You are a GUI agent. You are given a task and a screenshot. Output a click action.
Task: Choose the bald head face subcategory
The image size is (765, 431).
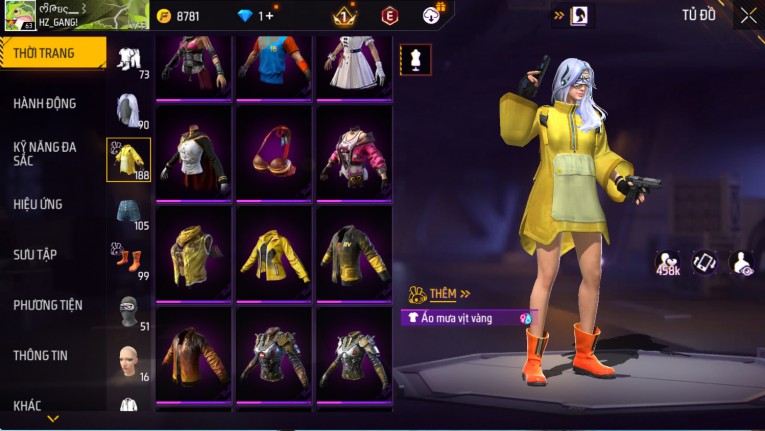128,360
